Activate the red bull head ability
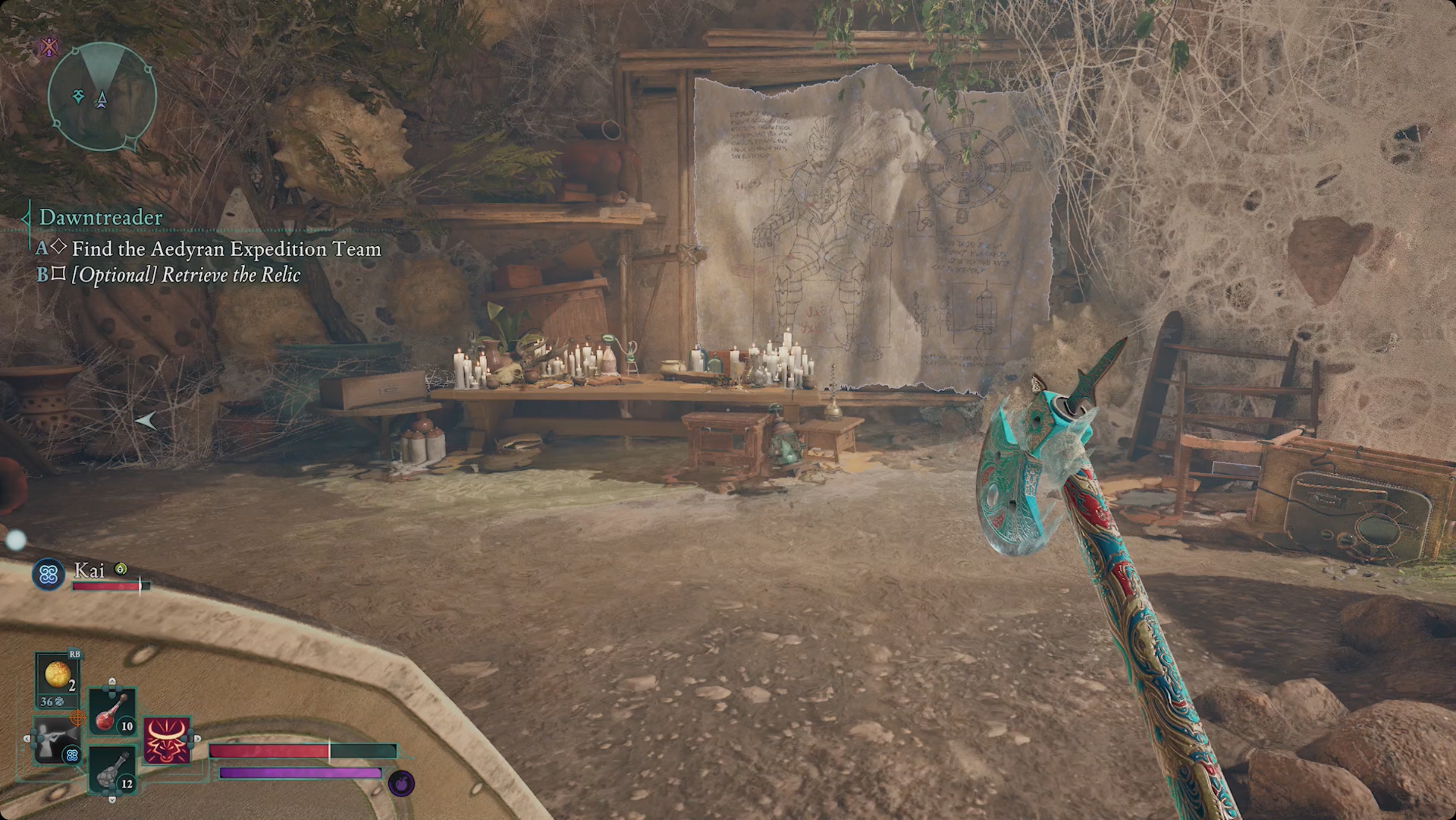Viewport: 1456px width, 820px height. (167, 740)
